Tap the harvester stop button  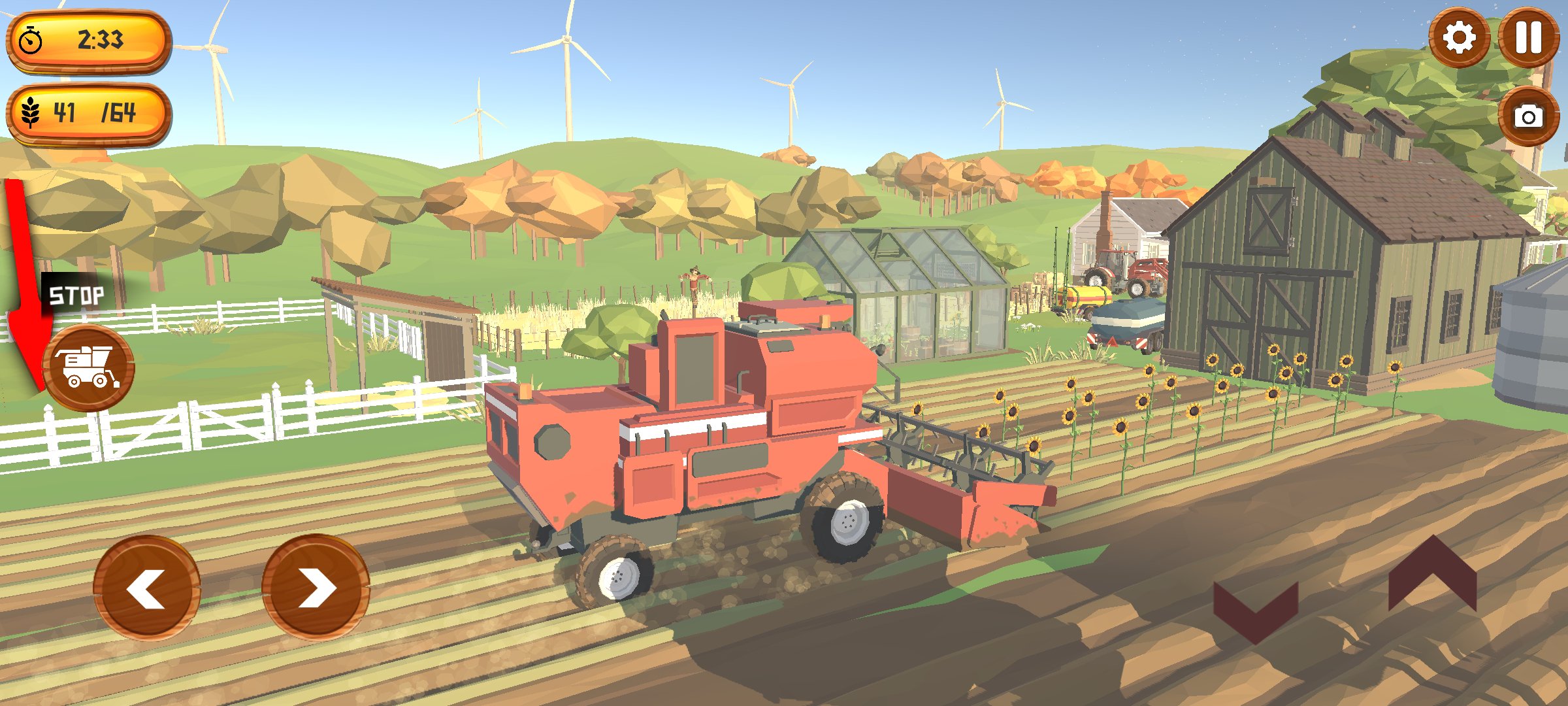point(89,368)
